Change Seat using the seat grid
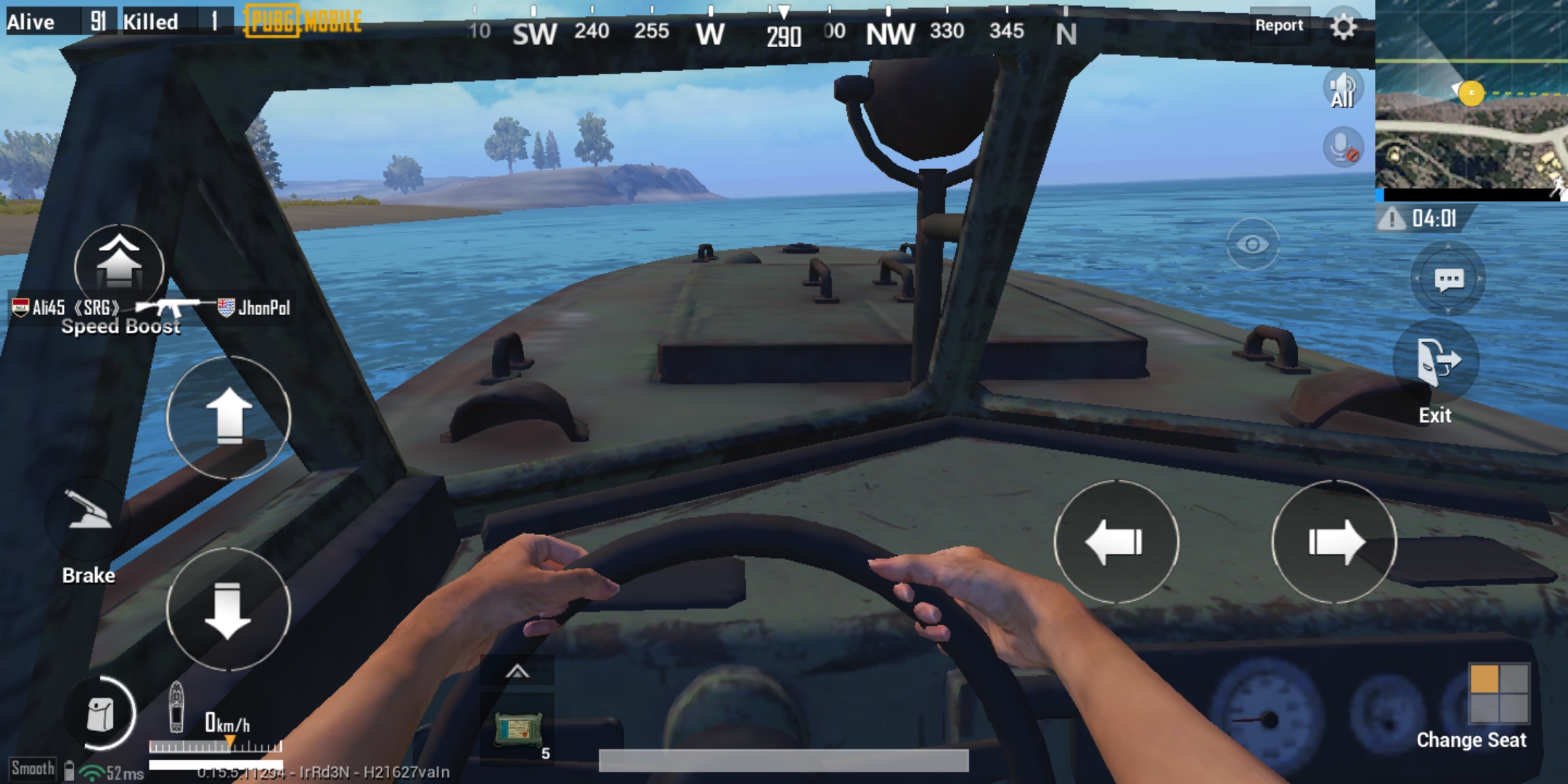 point(1498,693)
